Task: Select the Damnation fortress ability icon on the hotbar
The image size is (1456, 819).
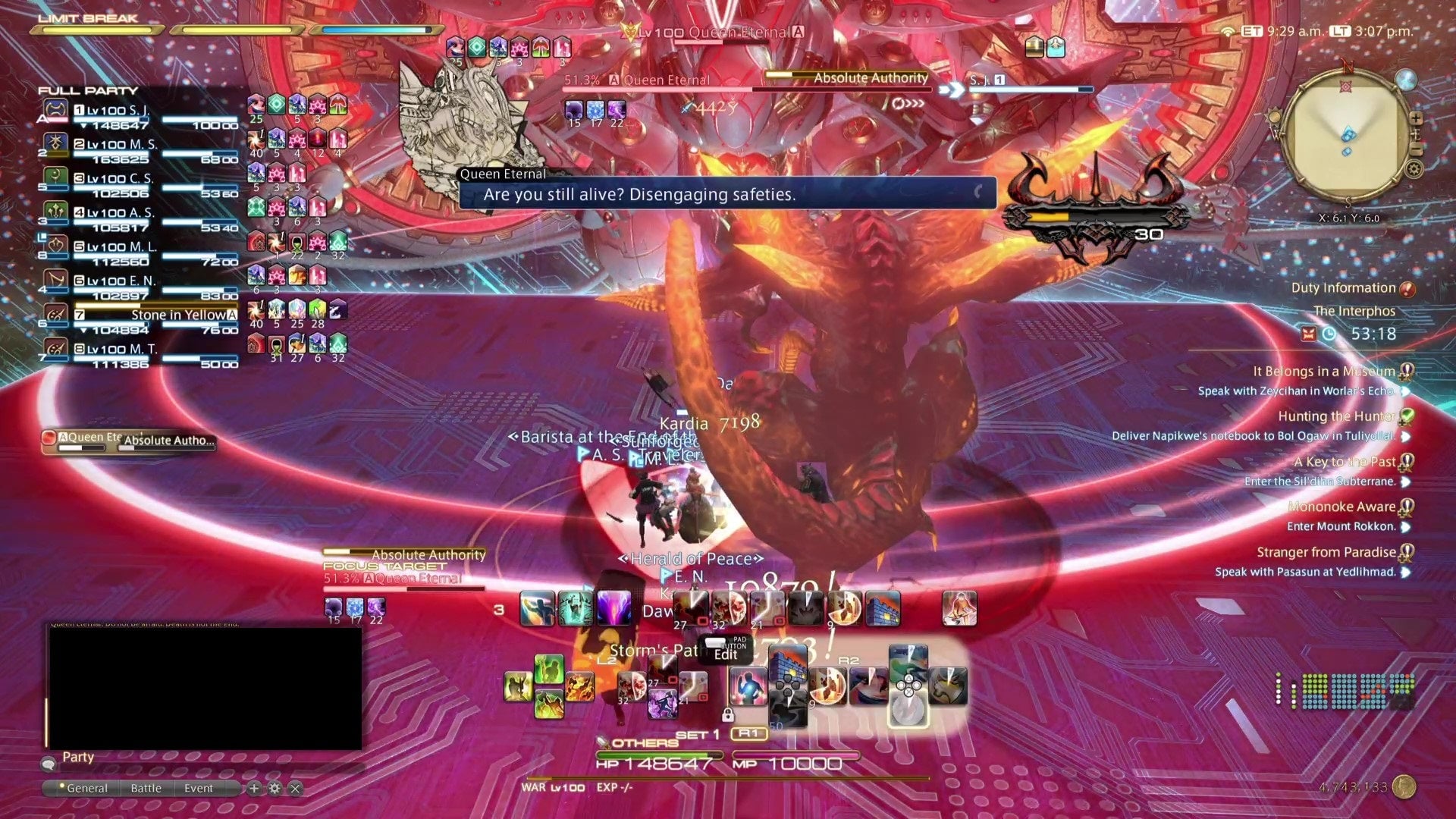Action: (x=882, y=609)
